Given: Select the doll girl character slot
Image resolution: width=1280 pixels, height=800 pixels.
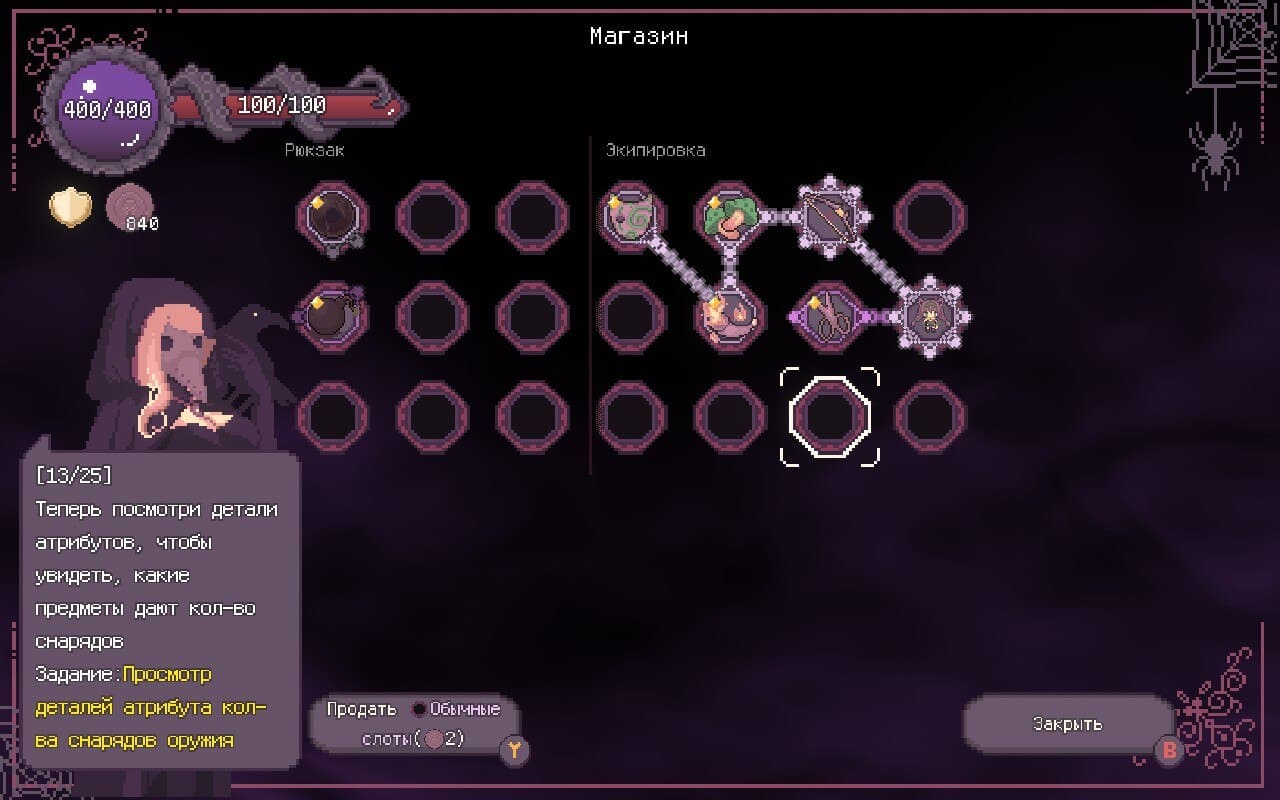Looking at the screenshot, I should 930,317.
